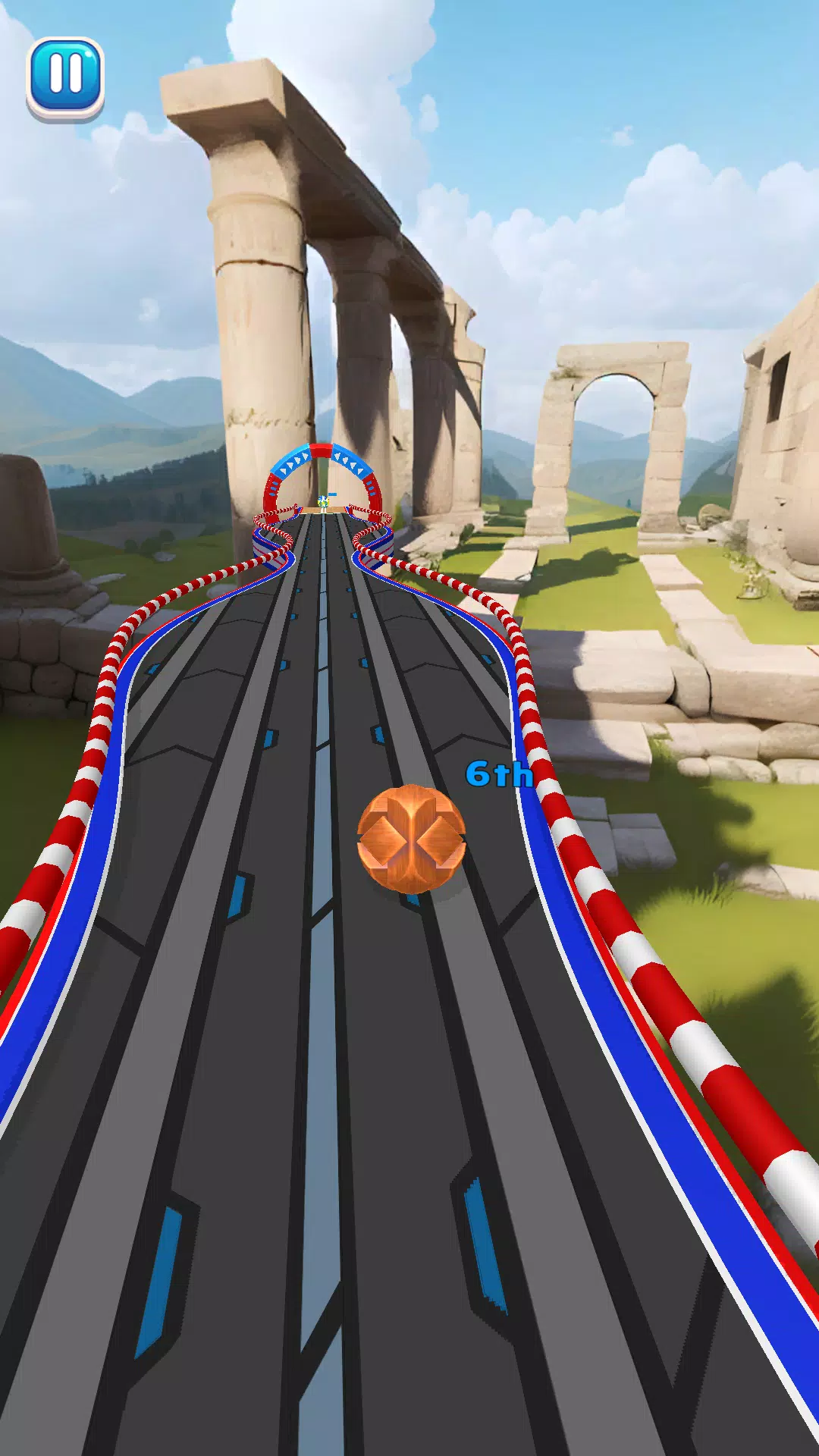Pause the race with the blue button

(65, 76)
